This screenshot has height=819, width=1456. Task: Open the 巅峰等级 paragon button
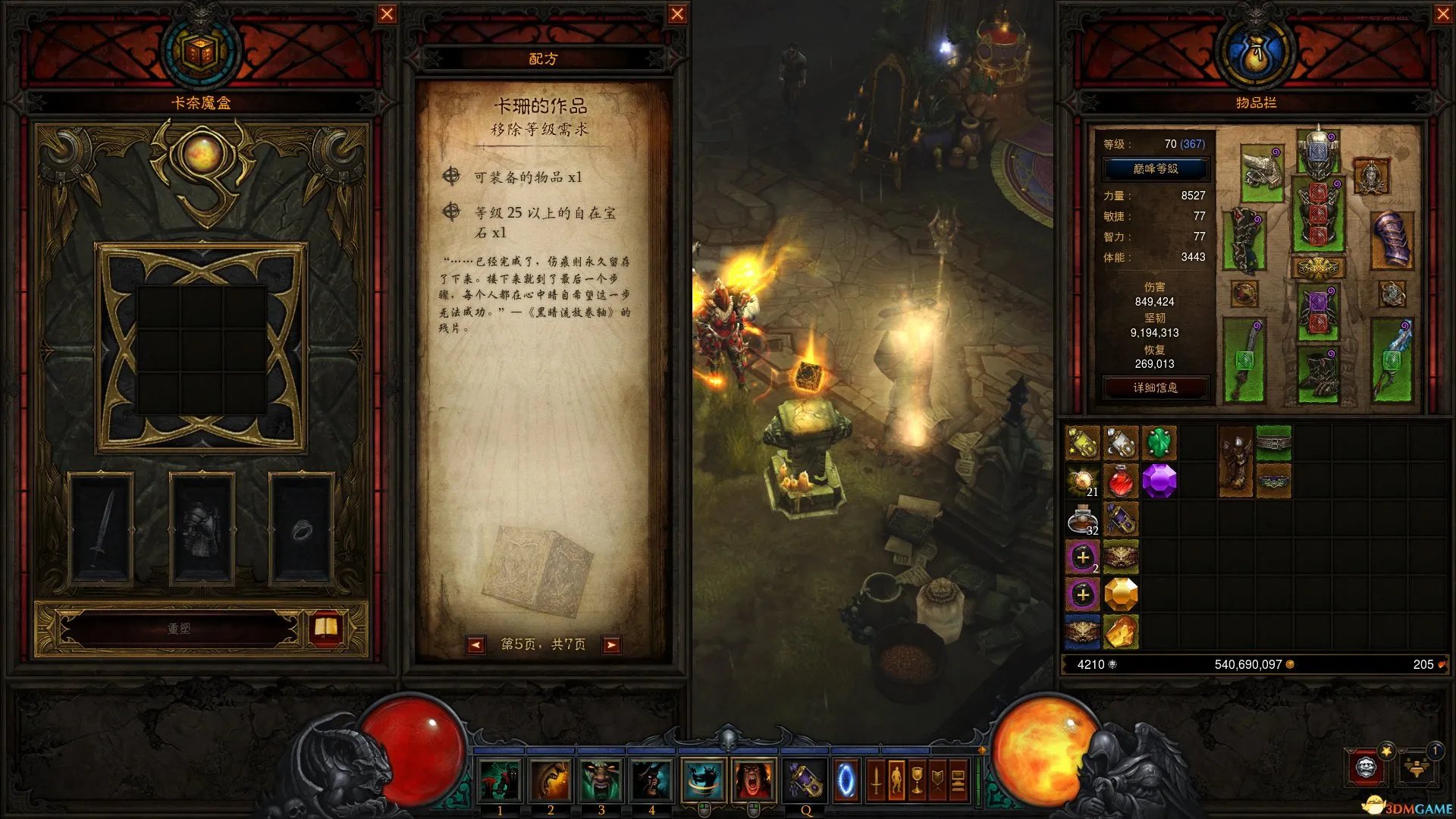click(1155, 169)
